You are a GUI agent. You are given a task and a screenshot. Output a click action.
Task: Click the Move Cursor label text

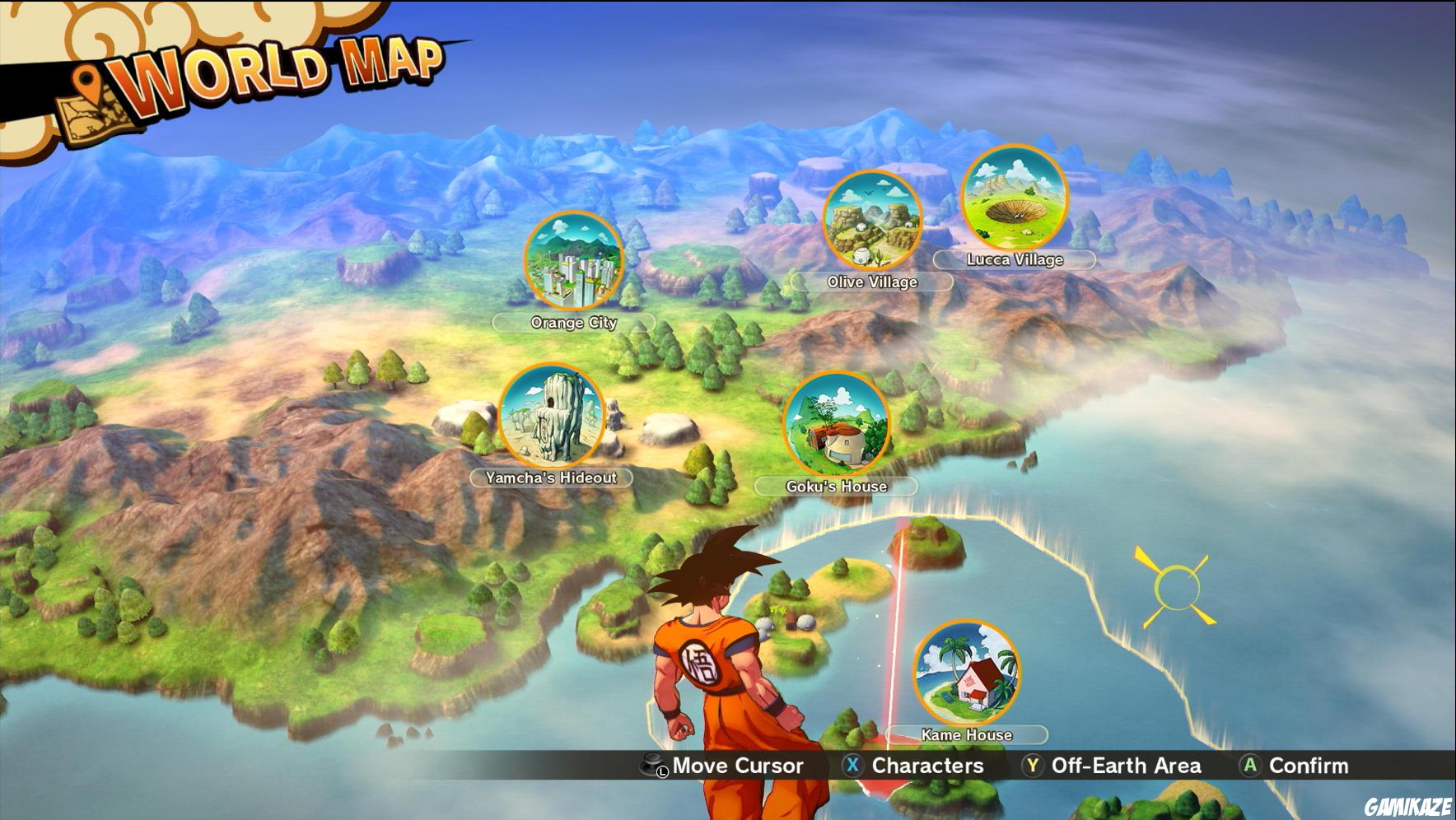coord(737,766)
